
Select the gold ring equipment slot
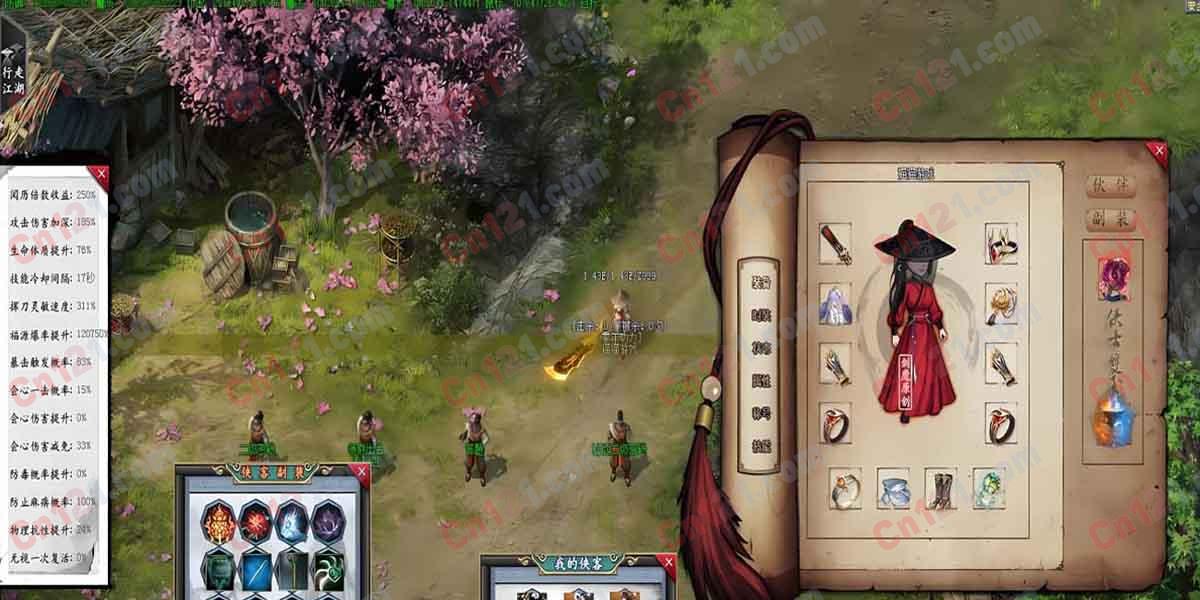point(845,488)
